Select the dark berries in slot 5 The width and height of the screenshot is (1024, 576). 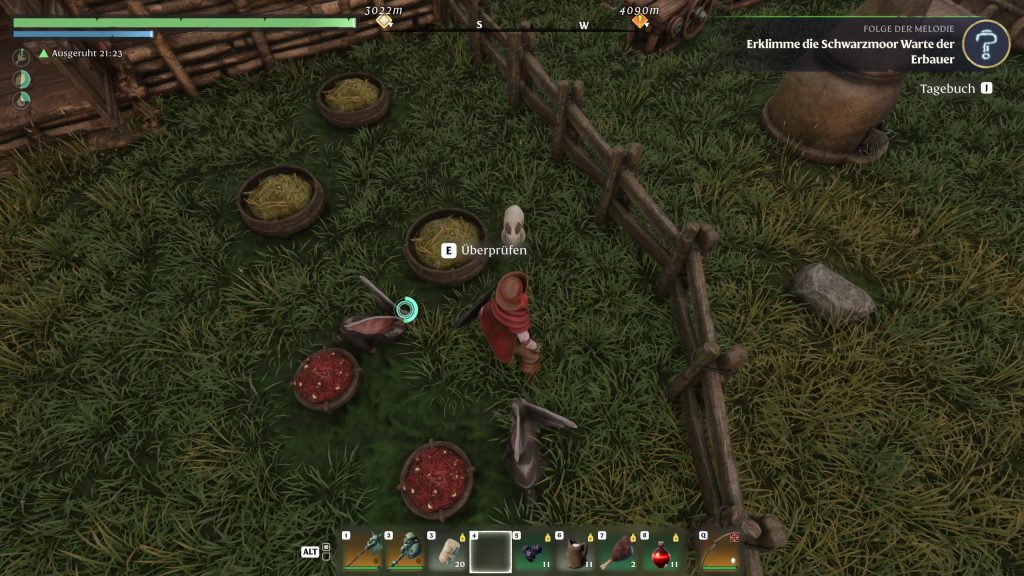533,551
